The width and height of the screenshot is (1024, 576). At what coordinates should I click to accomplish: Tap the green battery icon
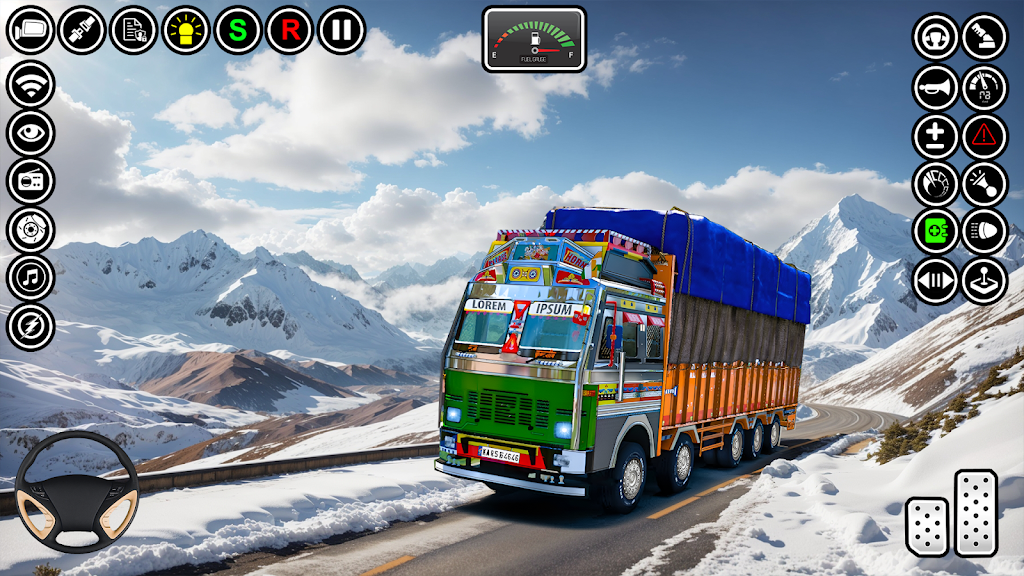[936, 232]
